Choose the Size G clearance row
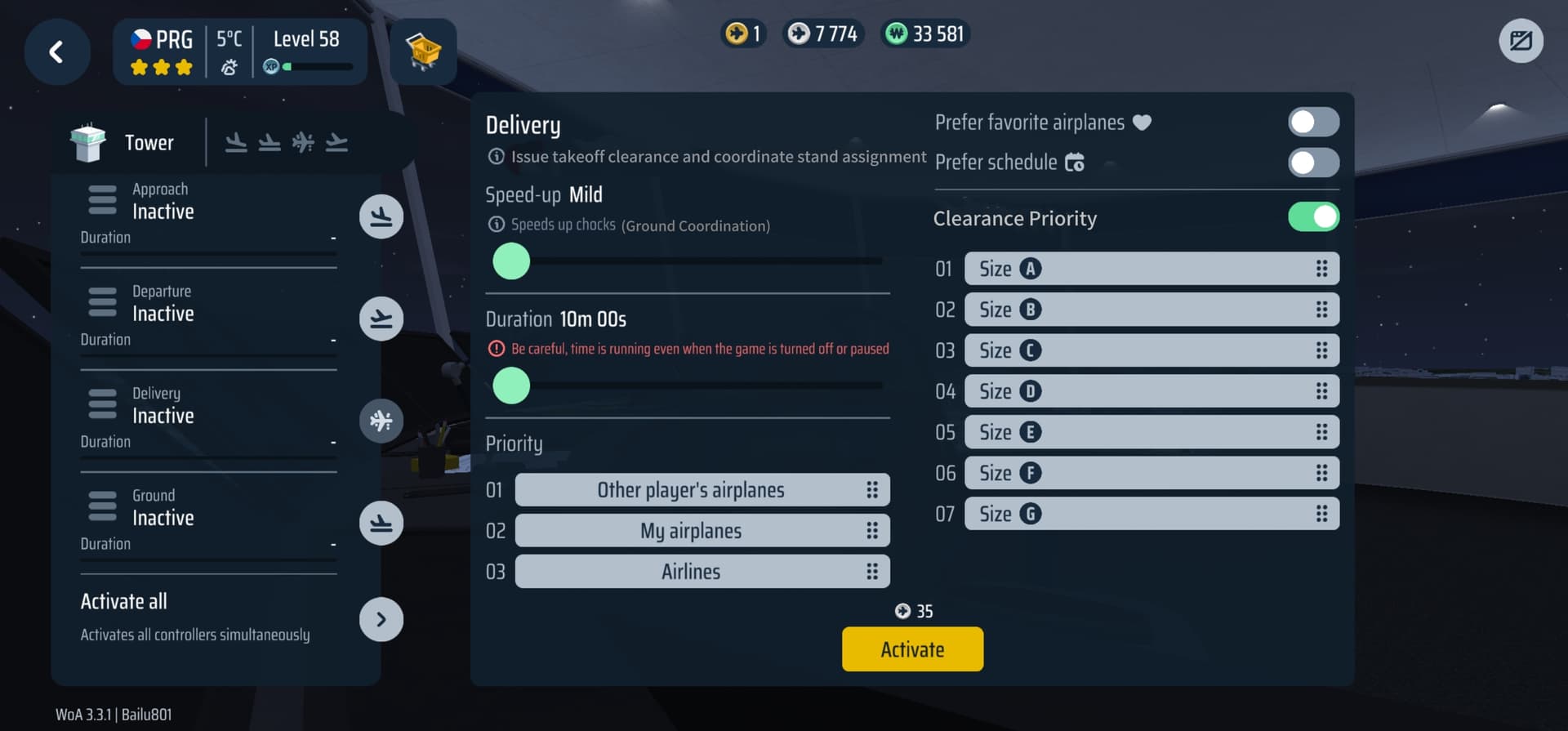This screenshot has width=1568, height=731. tap(1151, 514)
